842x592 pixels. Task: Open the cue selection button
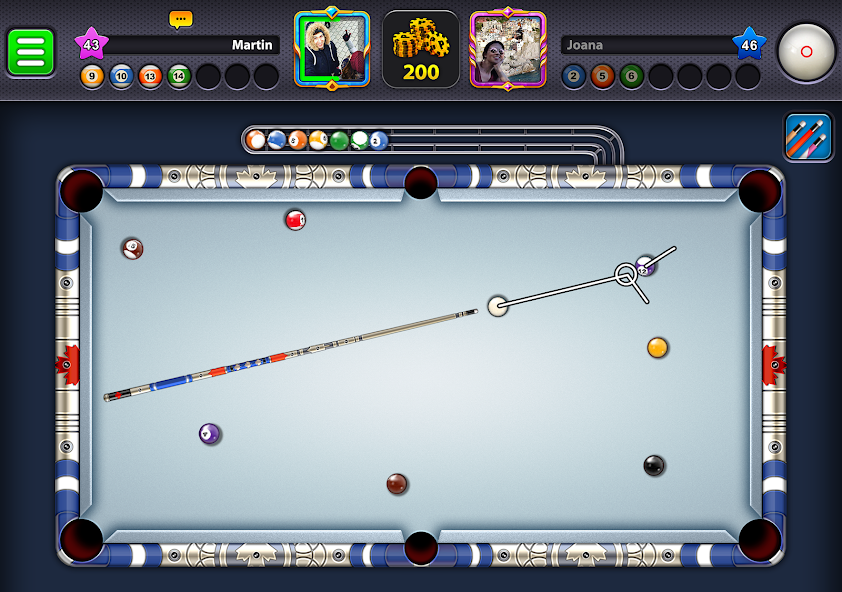pos(808,137)
